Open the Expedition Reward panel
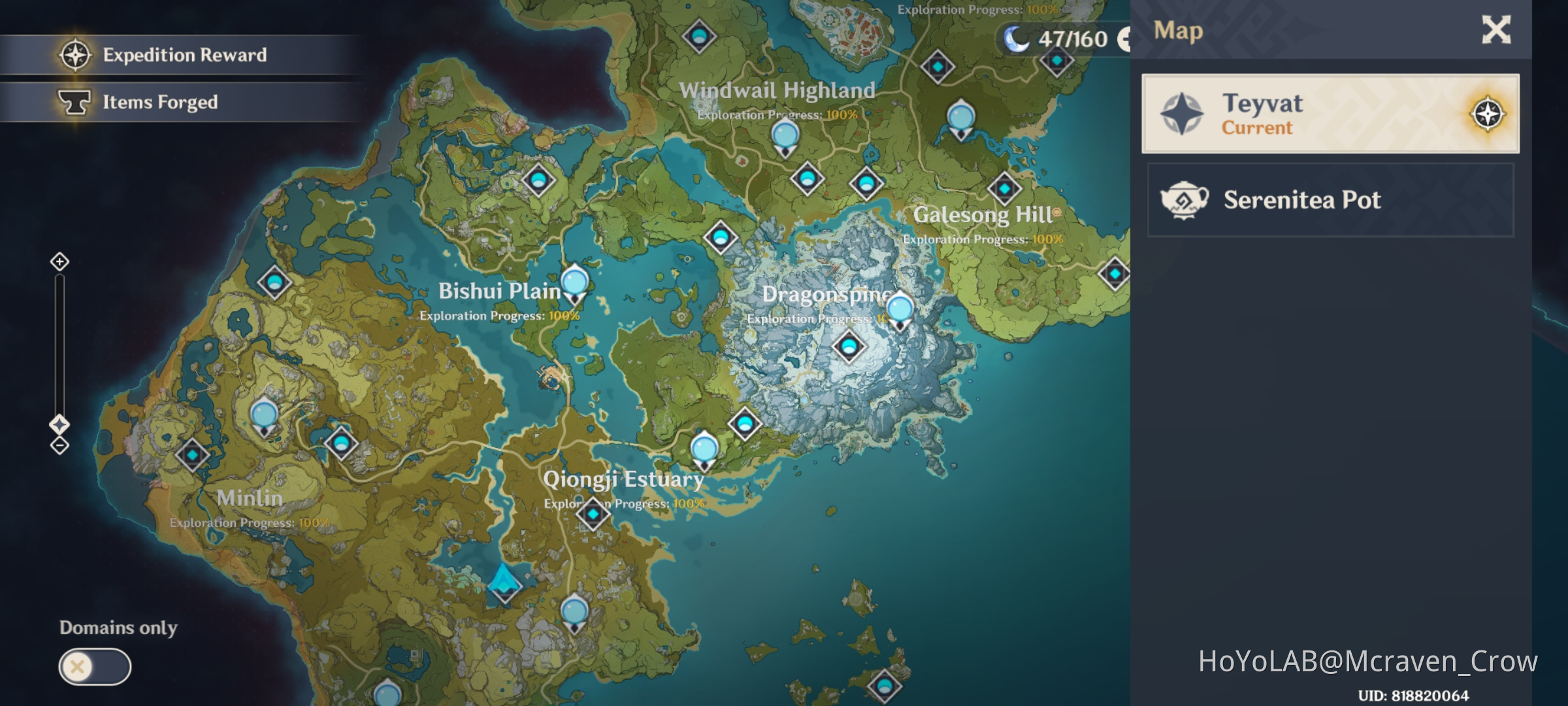 [185, 55]
